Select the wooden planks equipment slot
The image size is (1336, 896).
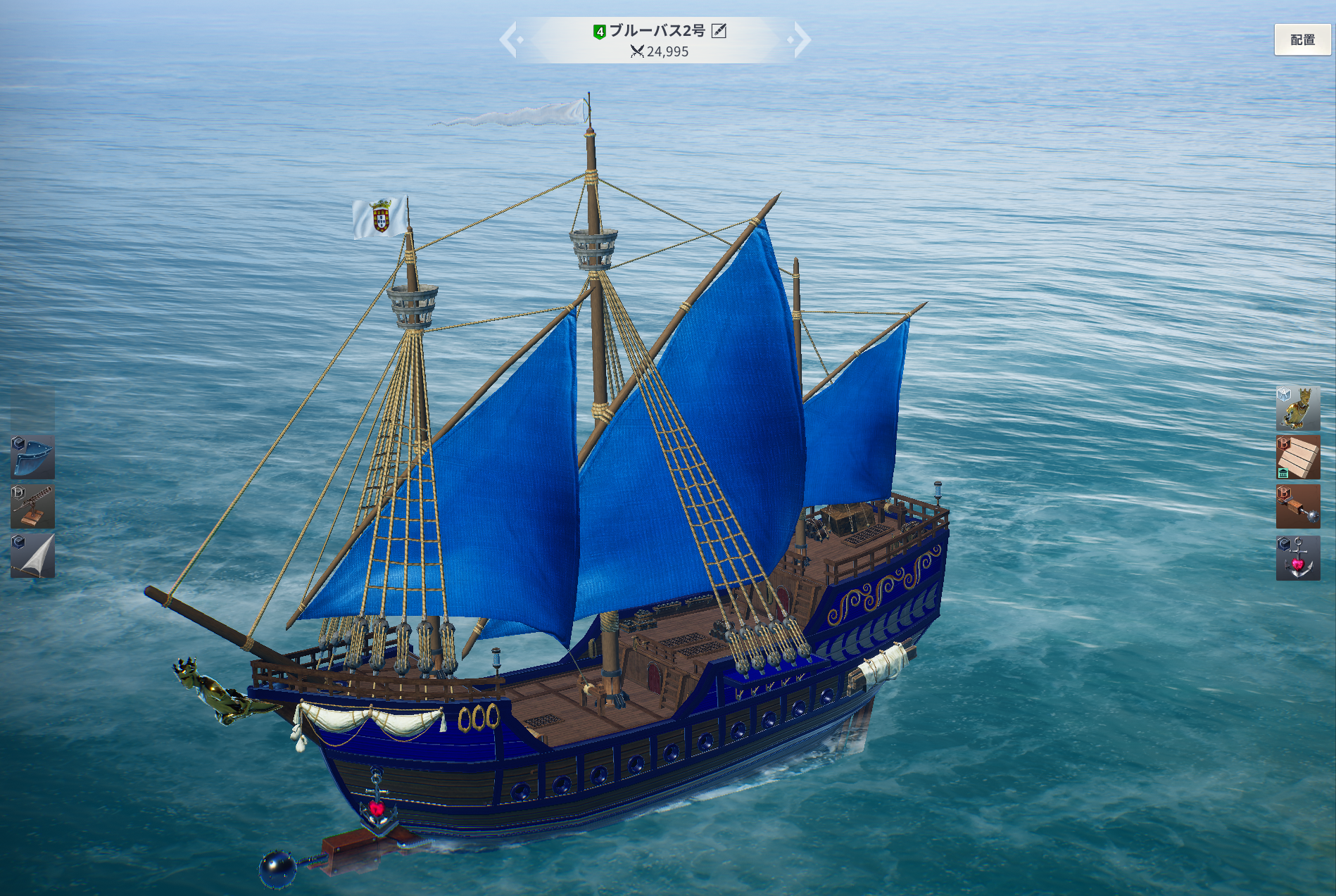[x=1297, y=458]
